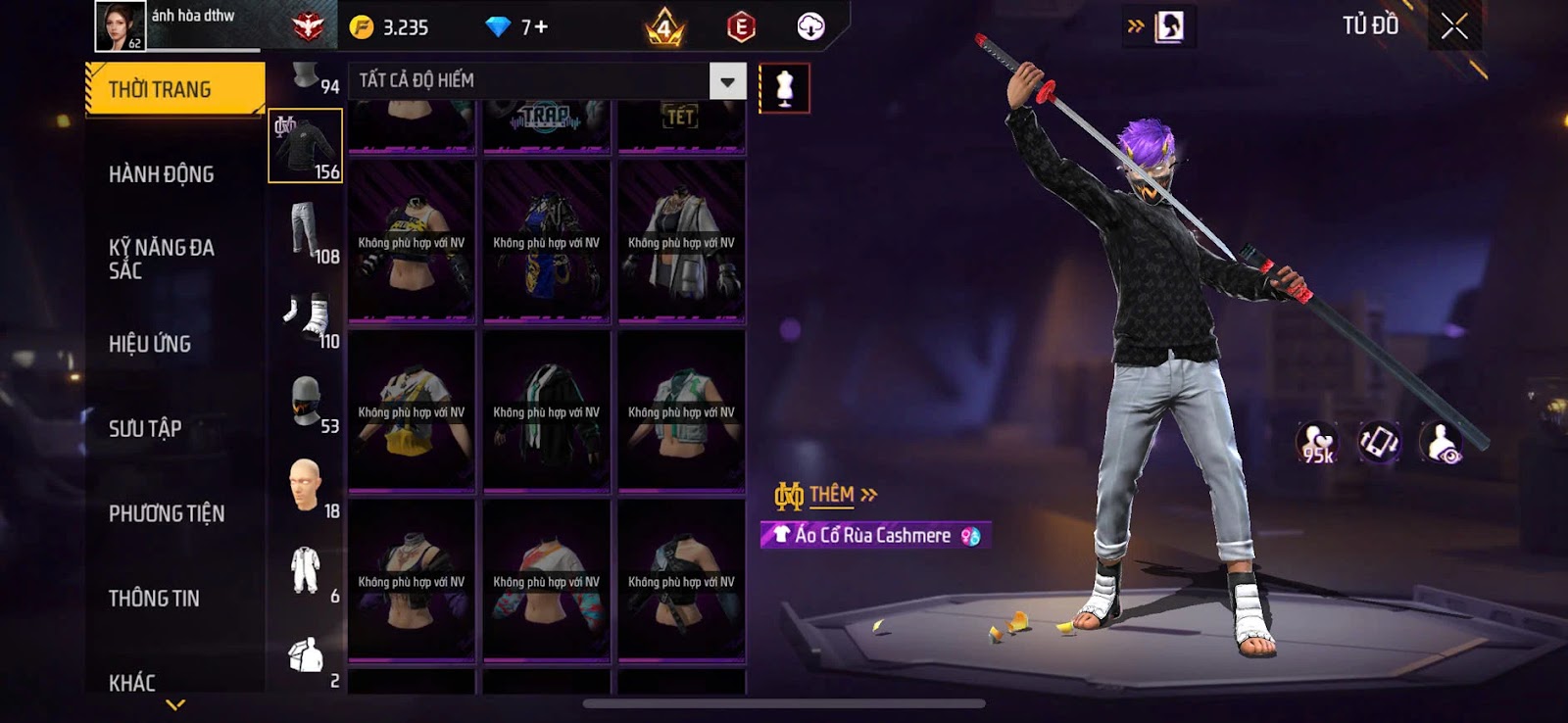Switch to the THỜI TRANG tab
This screenshot has height=723, width=1568.
(x=174, y=89)
